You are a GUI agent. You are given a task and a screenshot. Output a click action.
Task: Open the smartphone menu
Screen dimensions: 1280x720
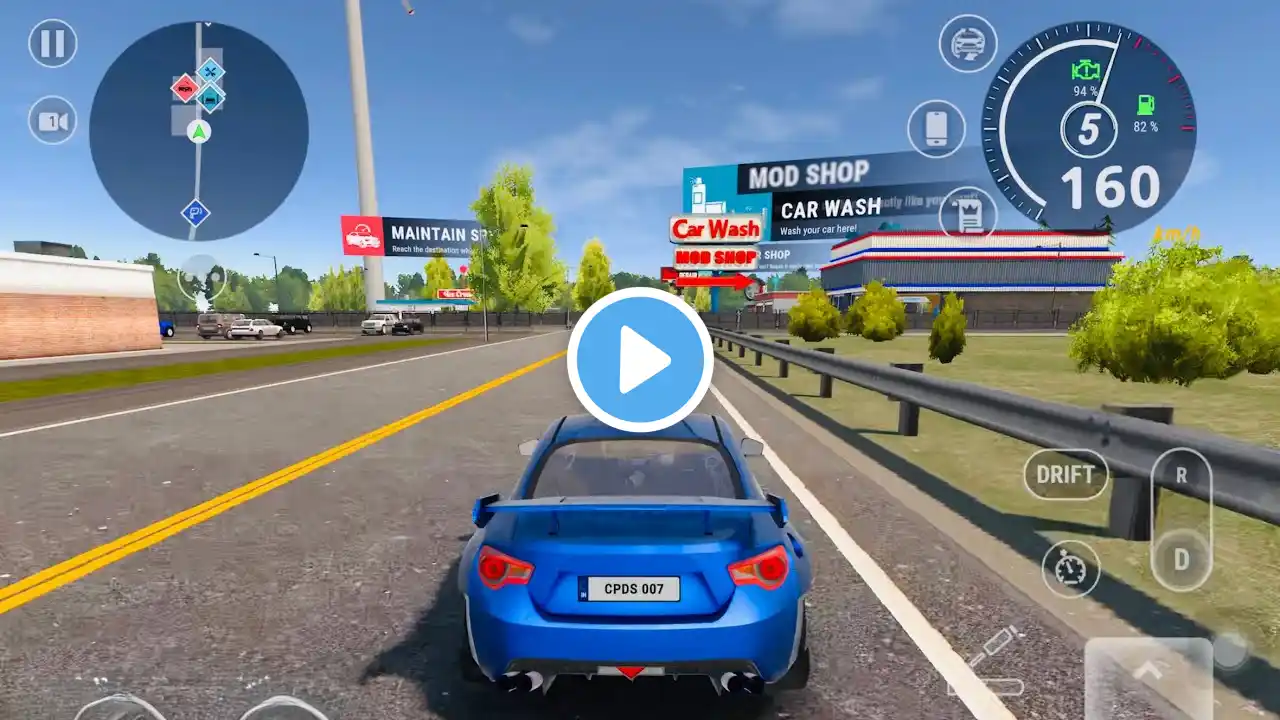pyautogui.click(x=936, y=129)
